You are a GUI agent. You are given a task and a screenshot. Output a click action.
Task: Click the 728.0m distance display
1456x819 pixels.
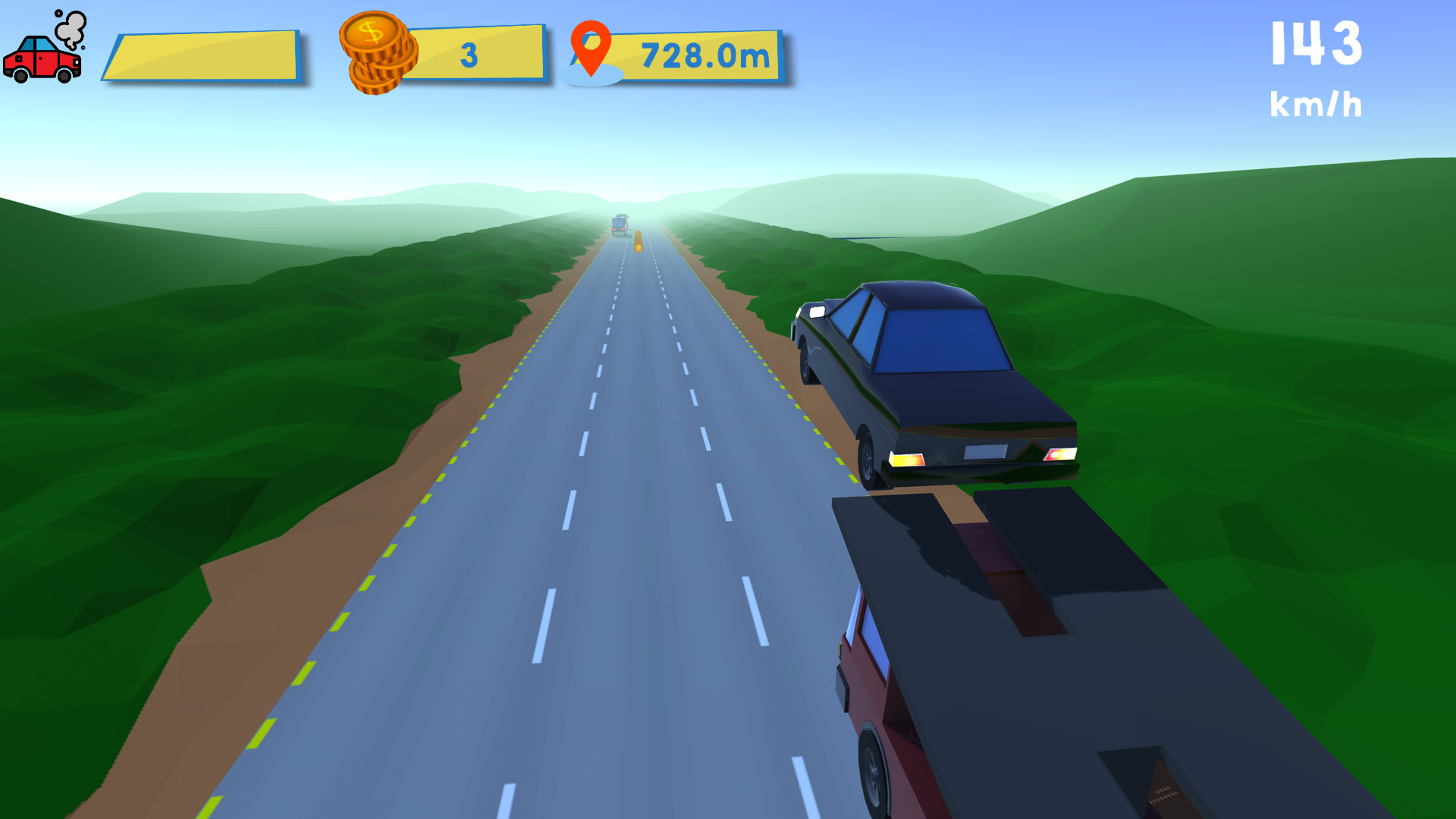(705, 54)
